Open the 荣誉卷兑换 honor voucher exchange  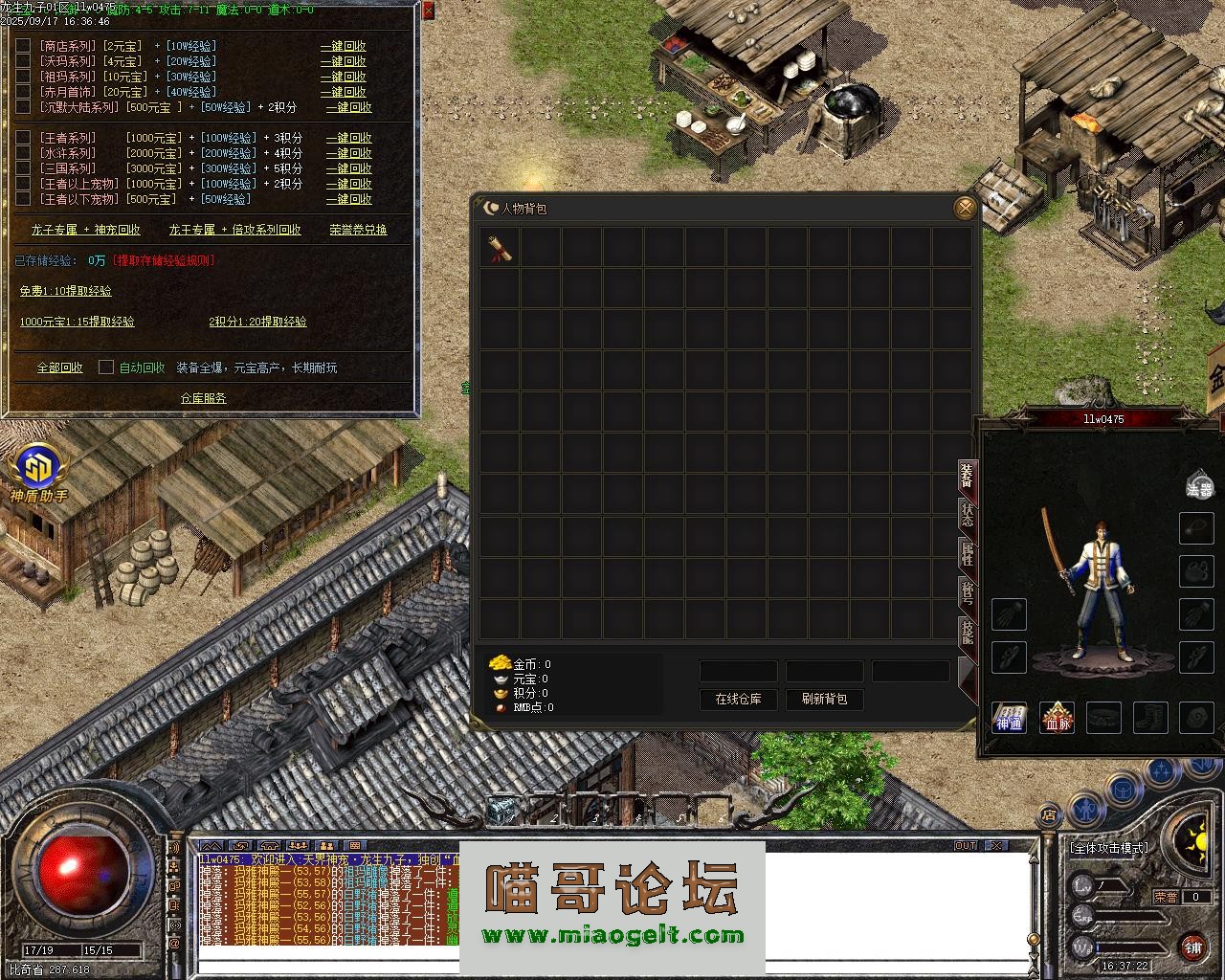(358, 230)
